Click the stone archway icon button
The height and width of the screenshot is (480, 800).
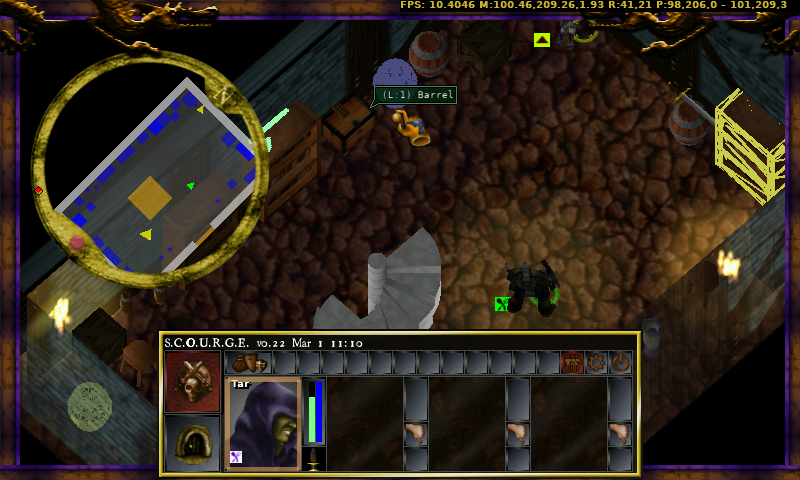point(193,441)
